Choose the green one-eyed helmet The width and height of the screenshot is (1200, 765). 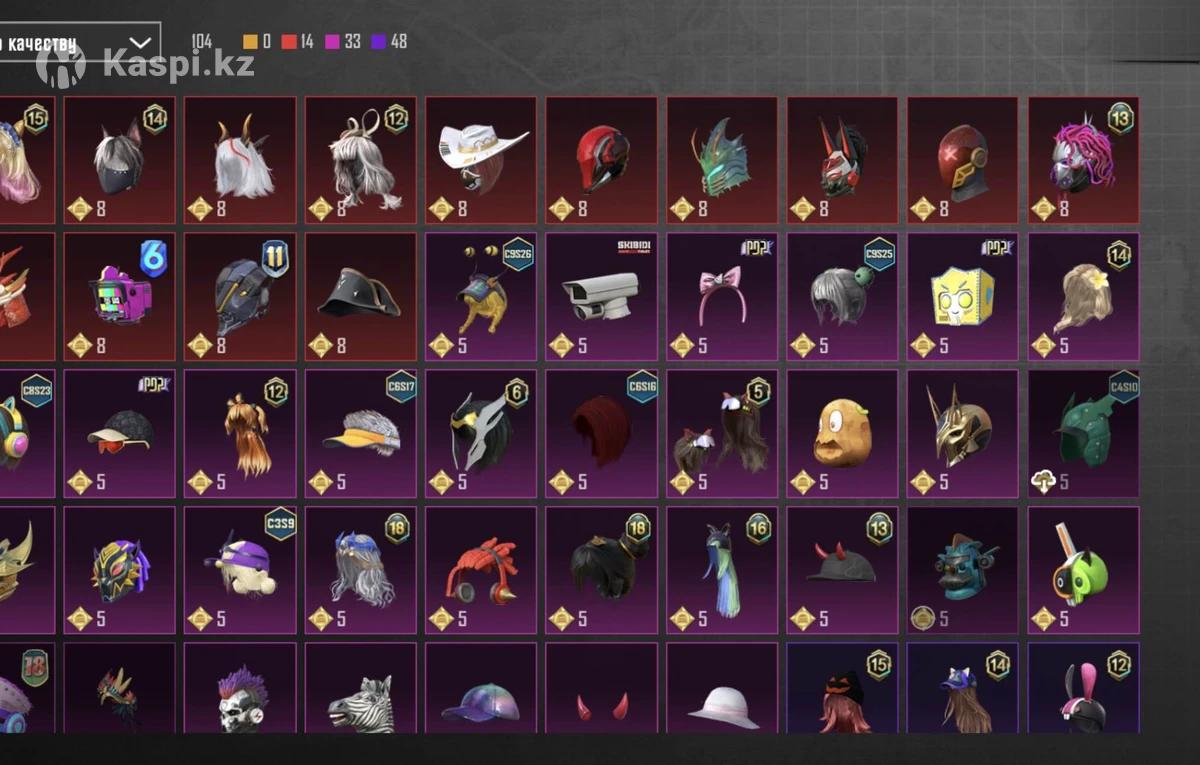coord(1083,569)
